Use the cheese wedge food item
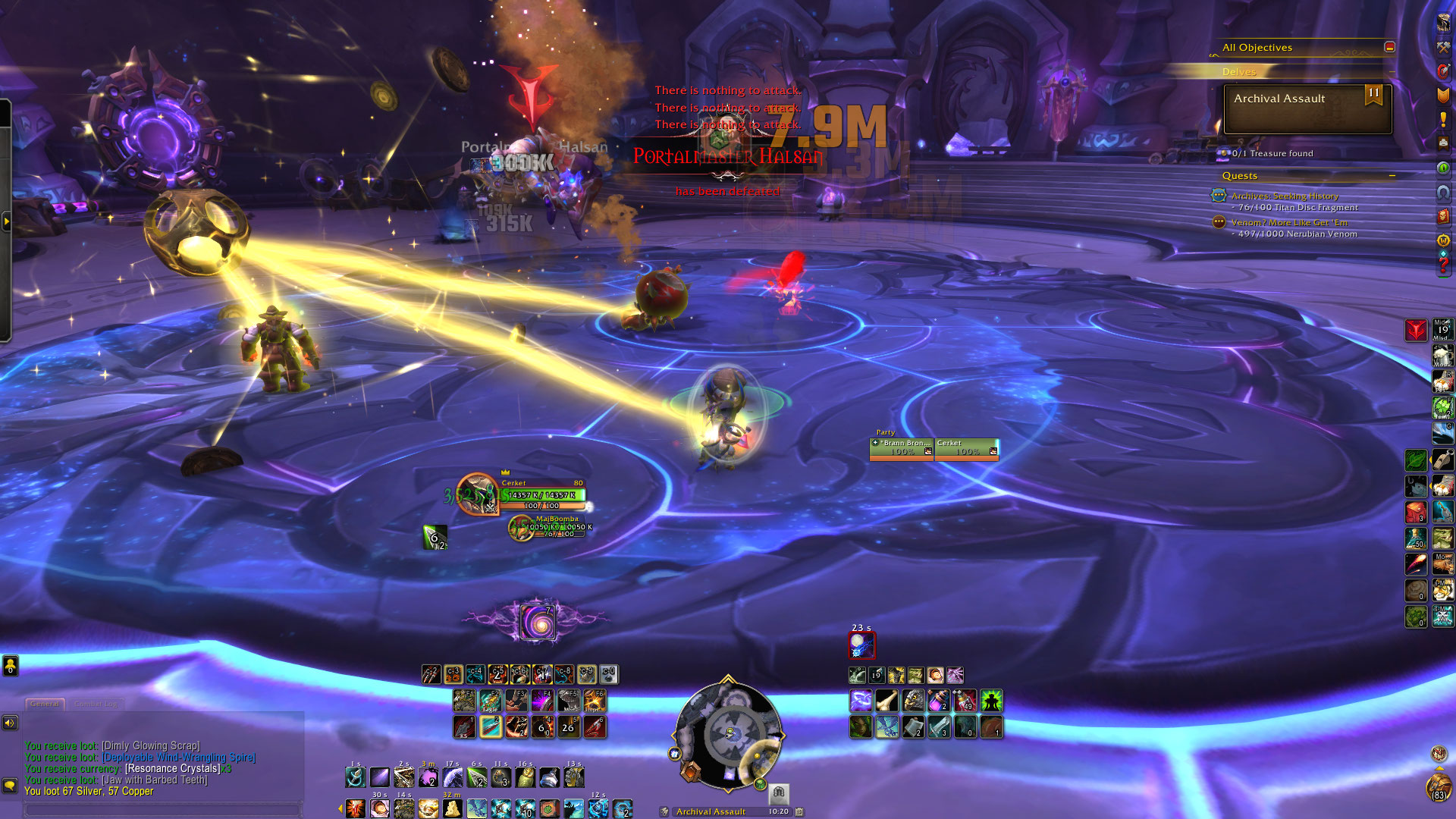 453,808
